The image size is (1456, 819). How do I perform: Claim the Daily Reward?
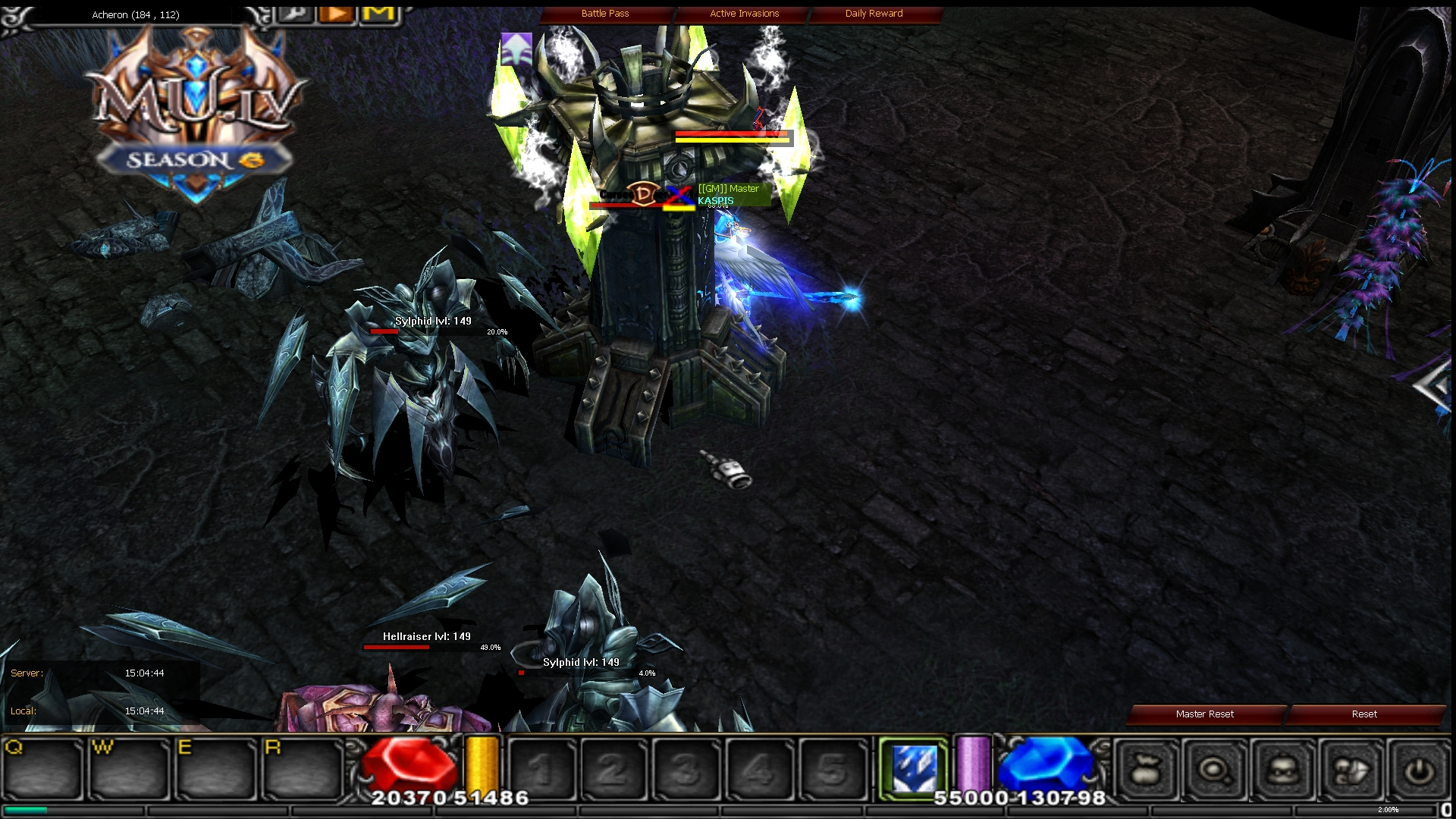[x=872, y=13]
